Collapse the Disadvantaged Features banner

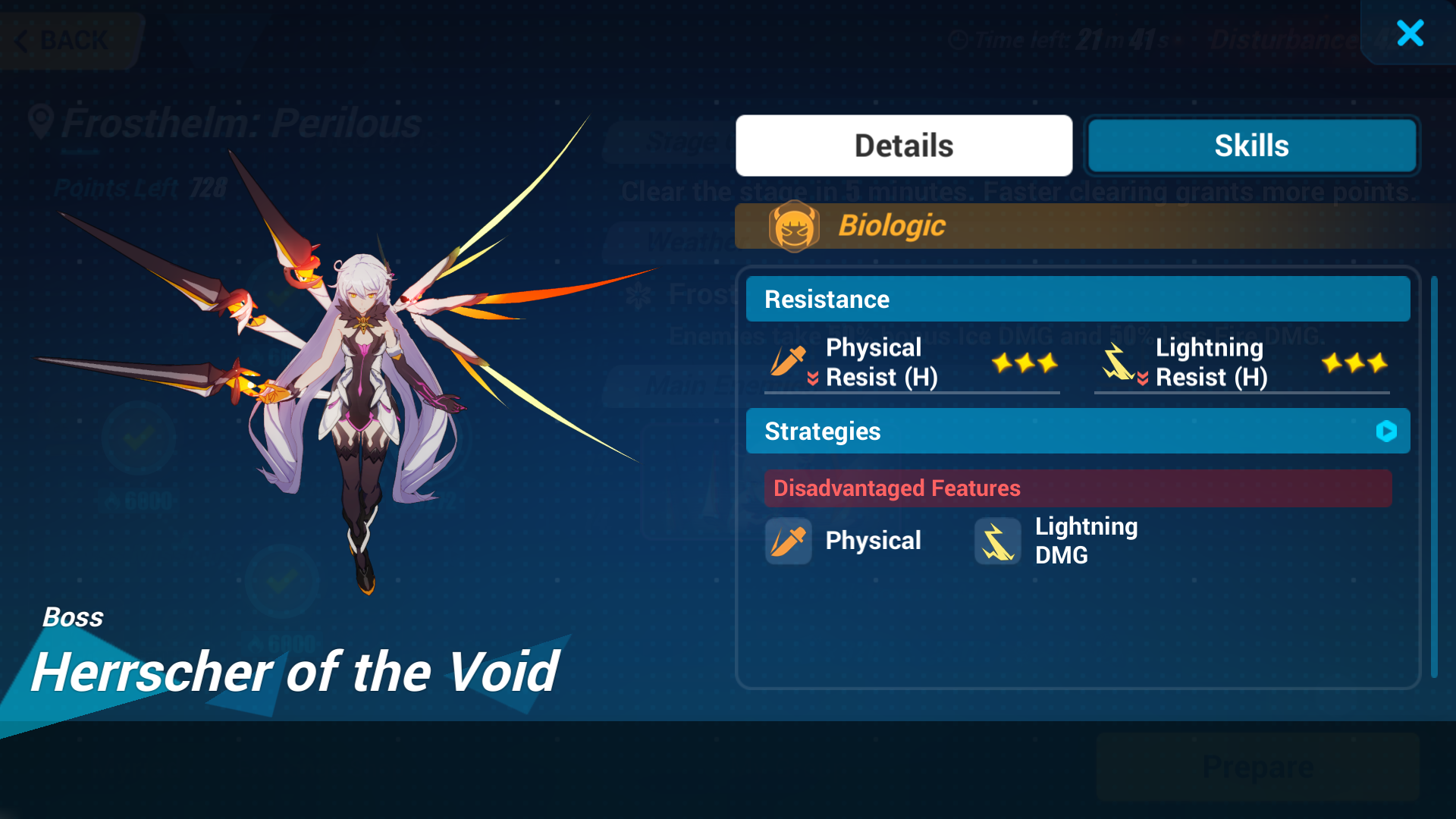click(x=1078, y=488)
